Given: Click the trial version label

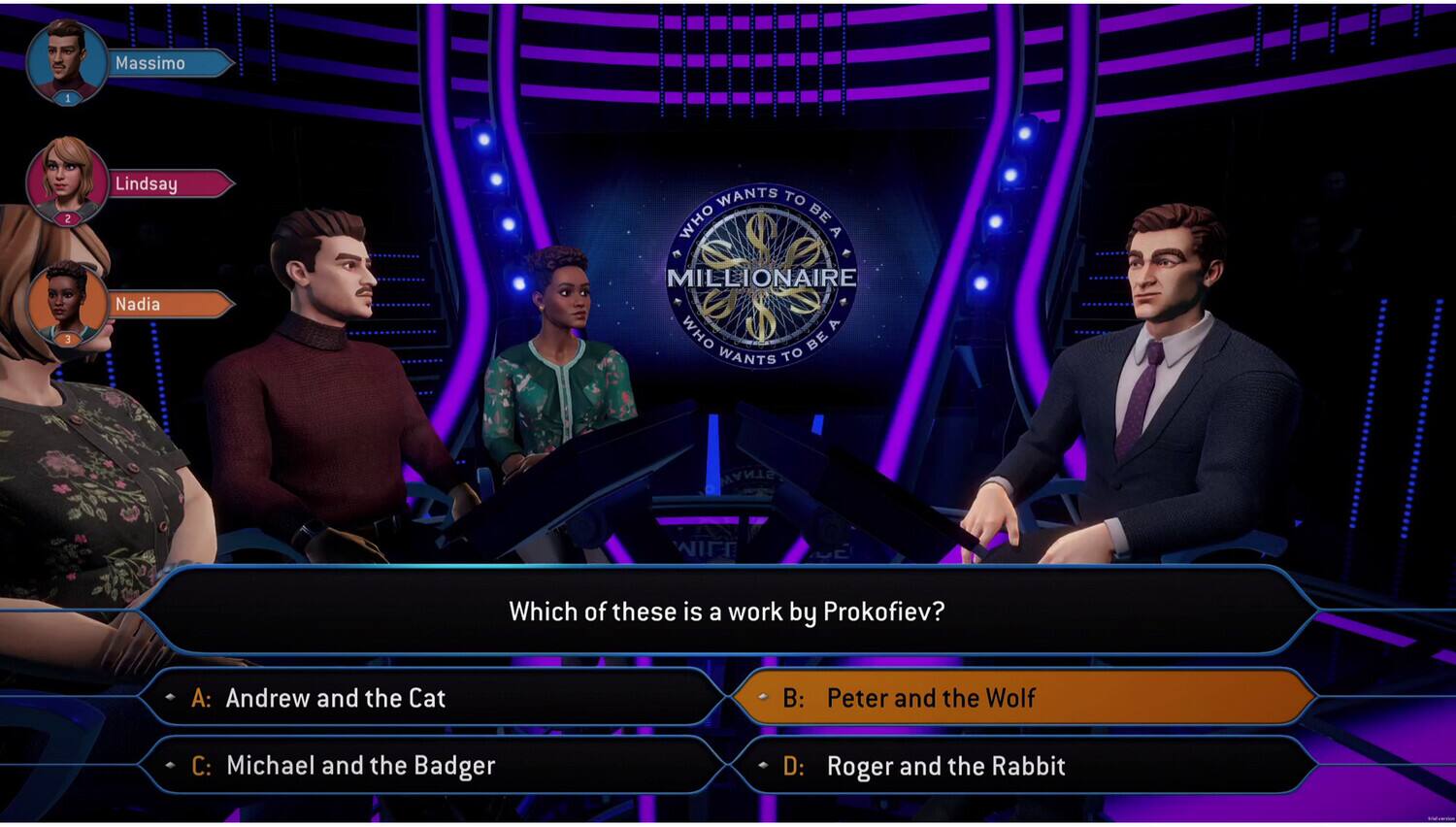Looking at the screenshot, I should coord(1441,818).
